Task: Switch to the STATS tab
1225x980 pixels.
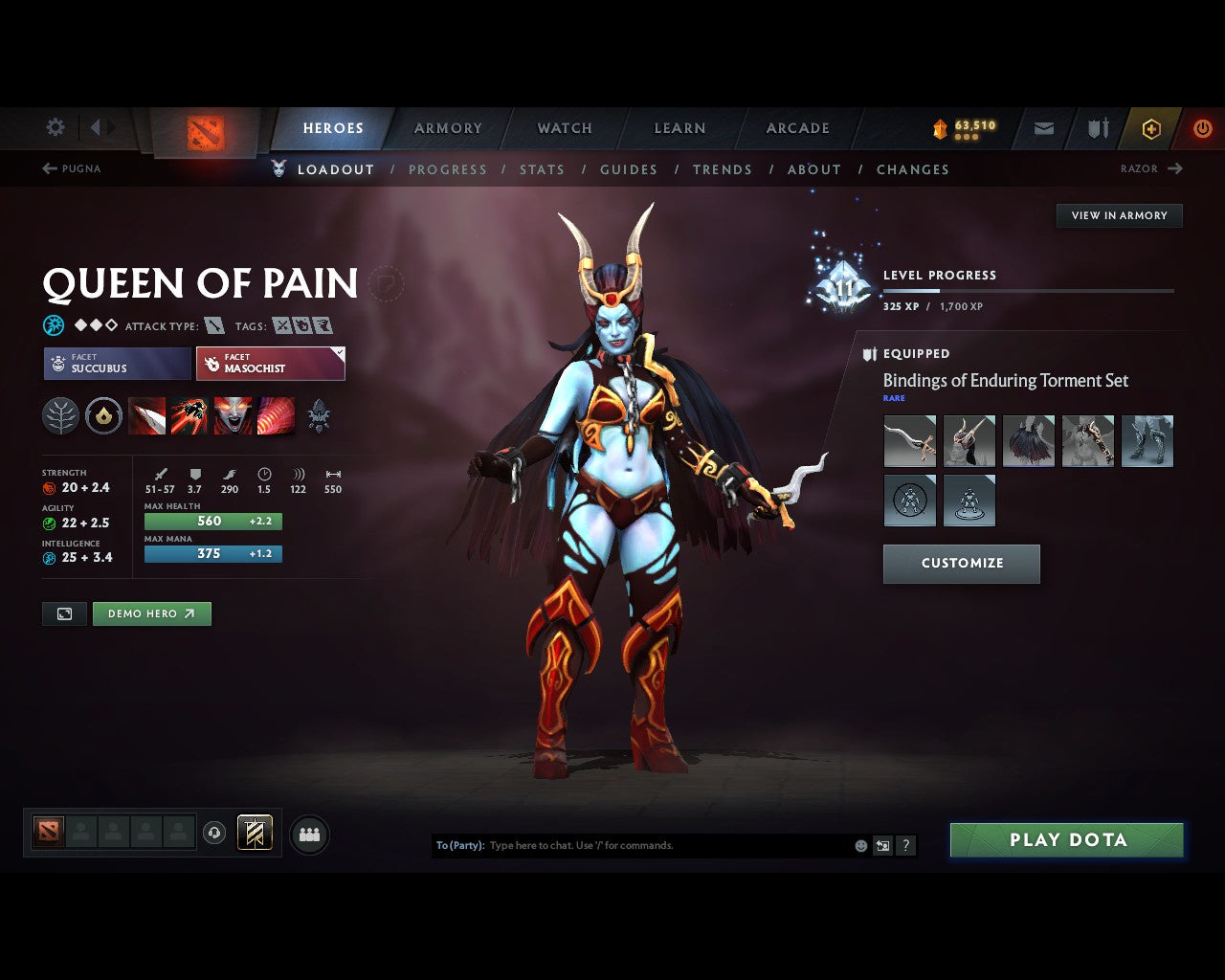Action: coord(542,169)
